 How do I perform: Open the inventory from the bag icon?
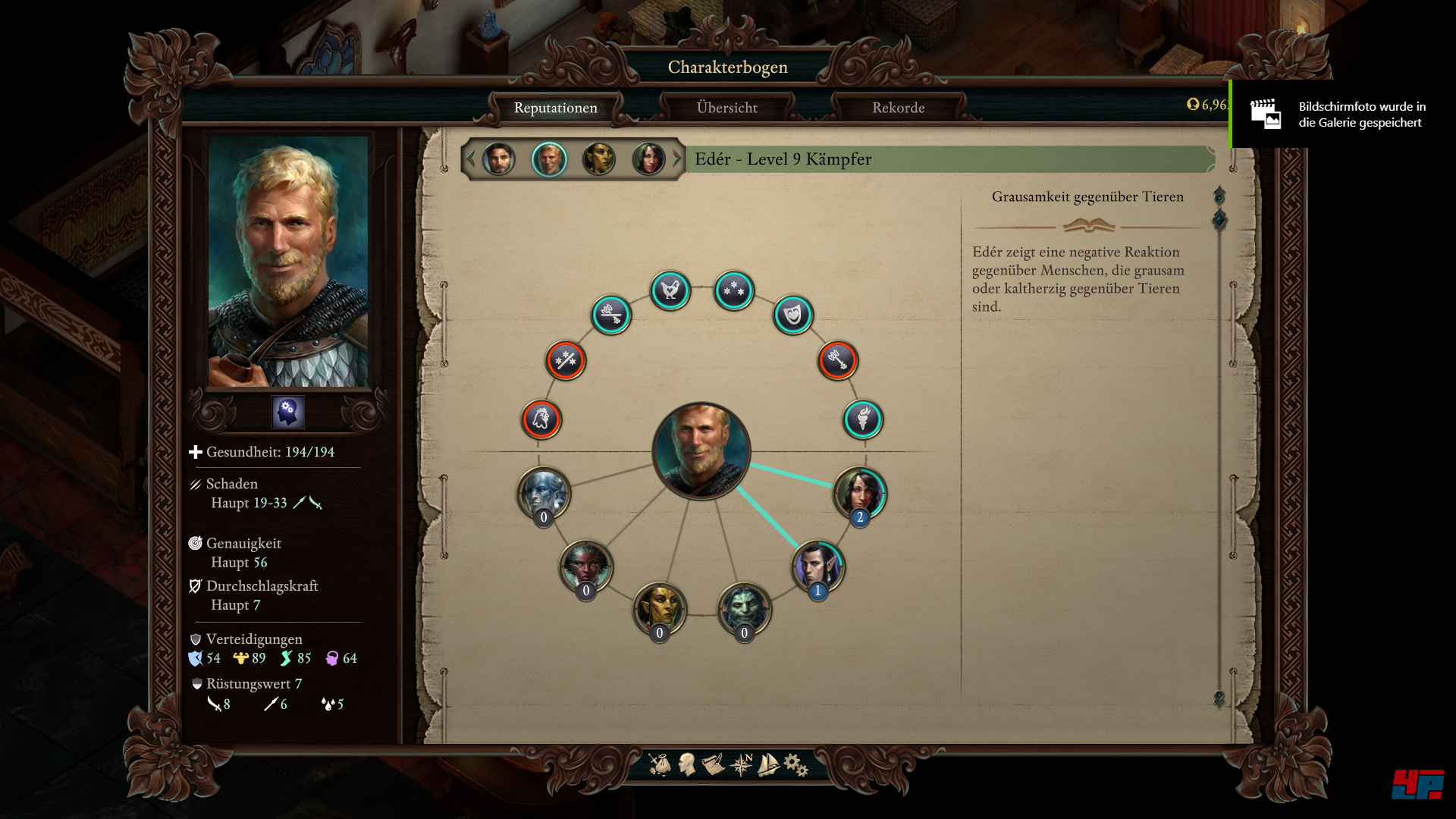(660, 764)
